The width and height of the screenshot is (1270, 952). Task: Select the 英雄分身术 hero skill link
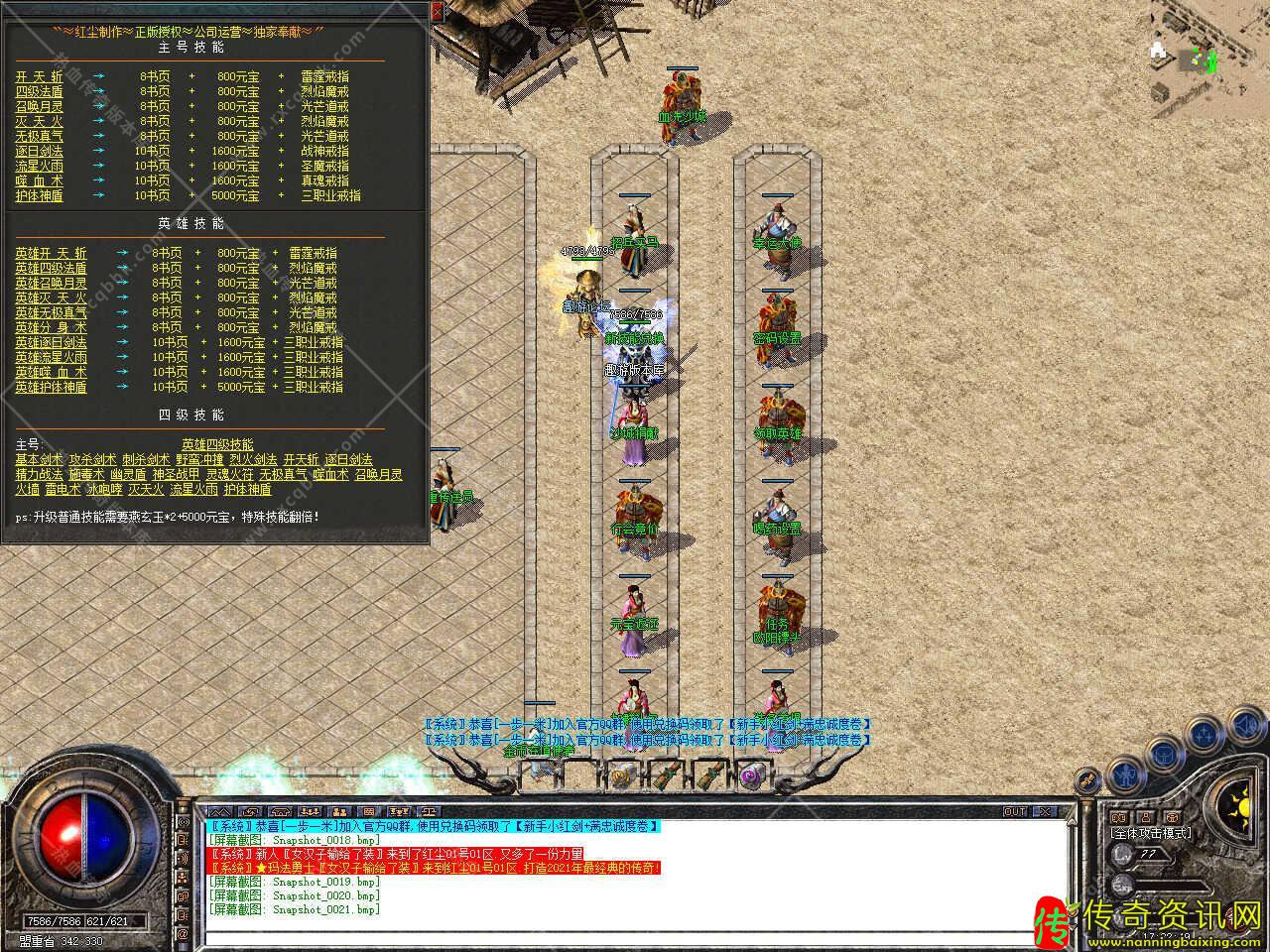pyautogui.click(x=51, y=327)
